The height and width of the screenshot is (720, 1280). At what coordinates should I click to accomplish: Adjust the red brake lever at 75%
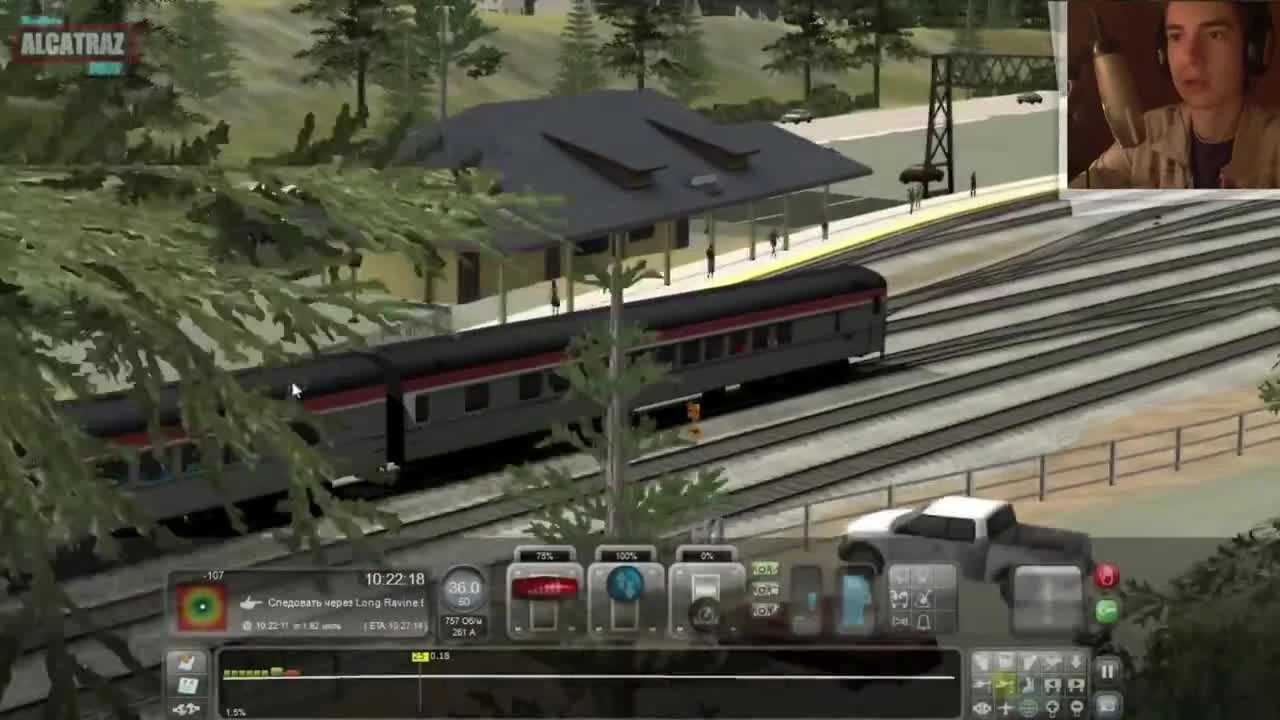(x=545, y=590)
